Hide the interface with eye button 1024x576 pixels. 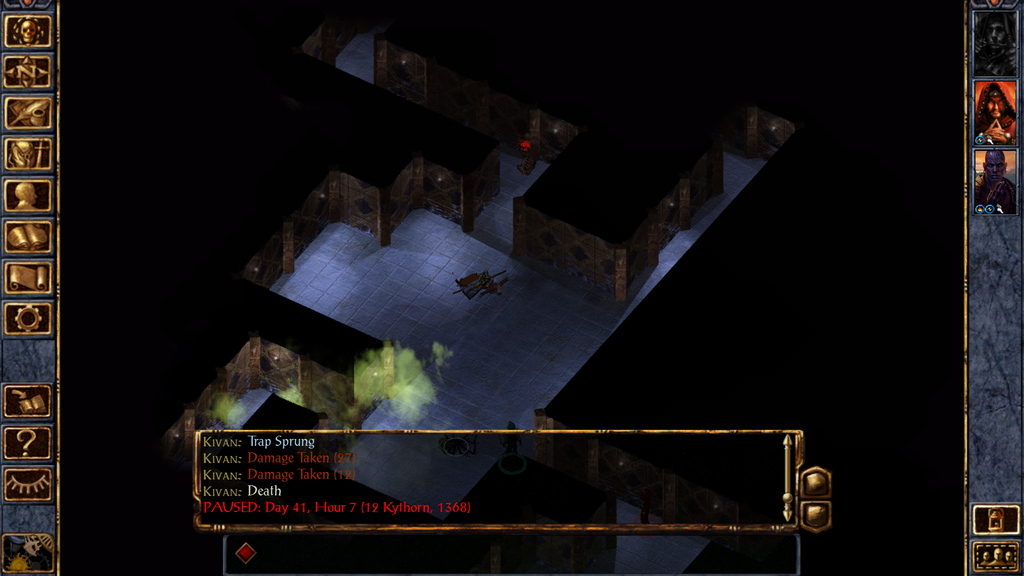point(28,484)
